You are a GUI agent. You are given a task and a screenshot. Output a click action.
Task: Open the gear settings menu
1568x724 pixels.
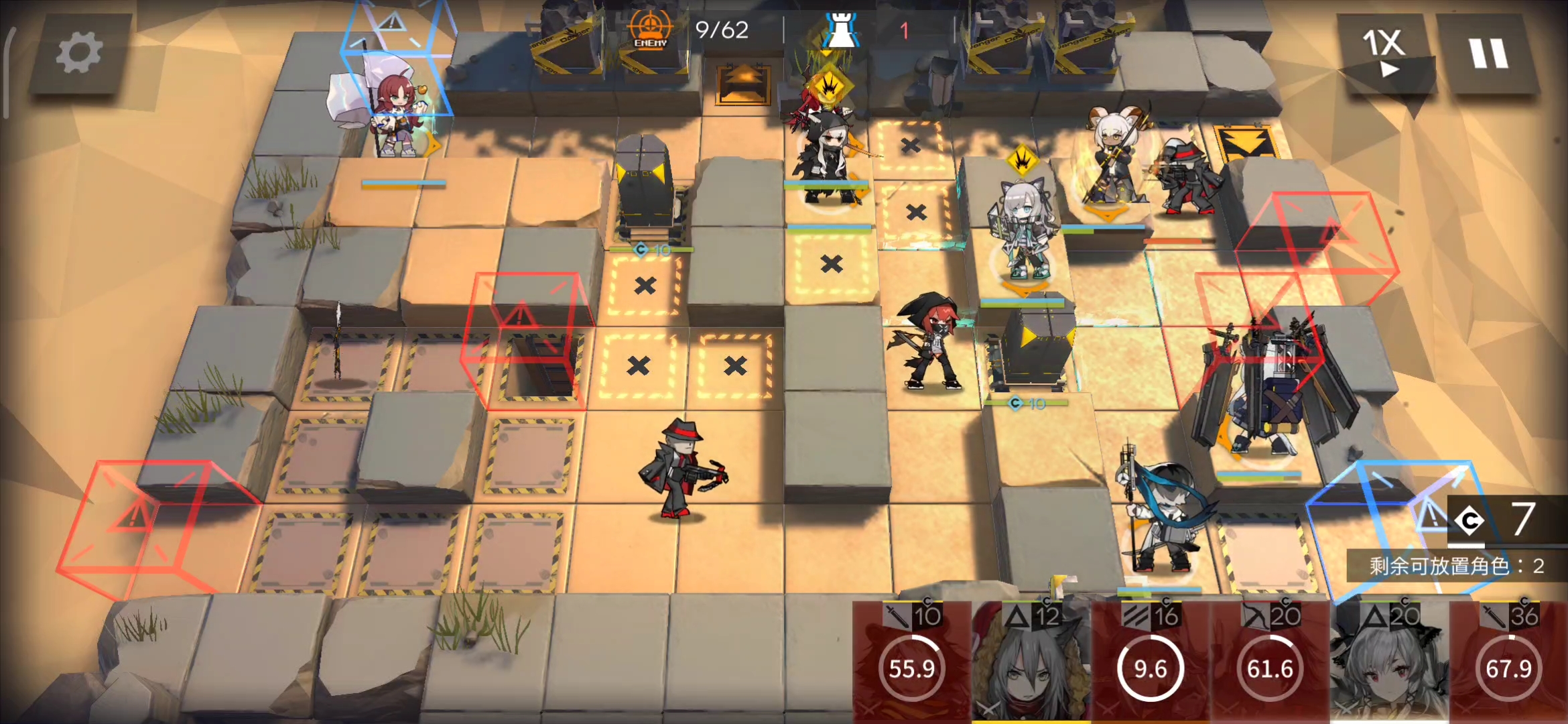[x=78, y=54]
